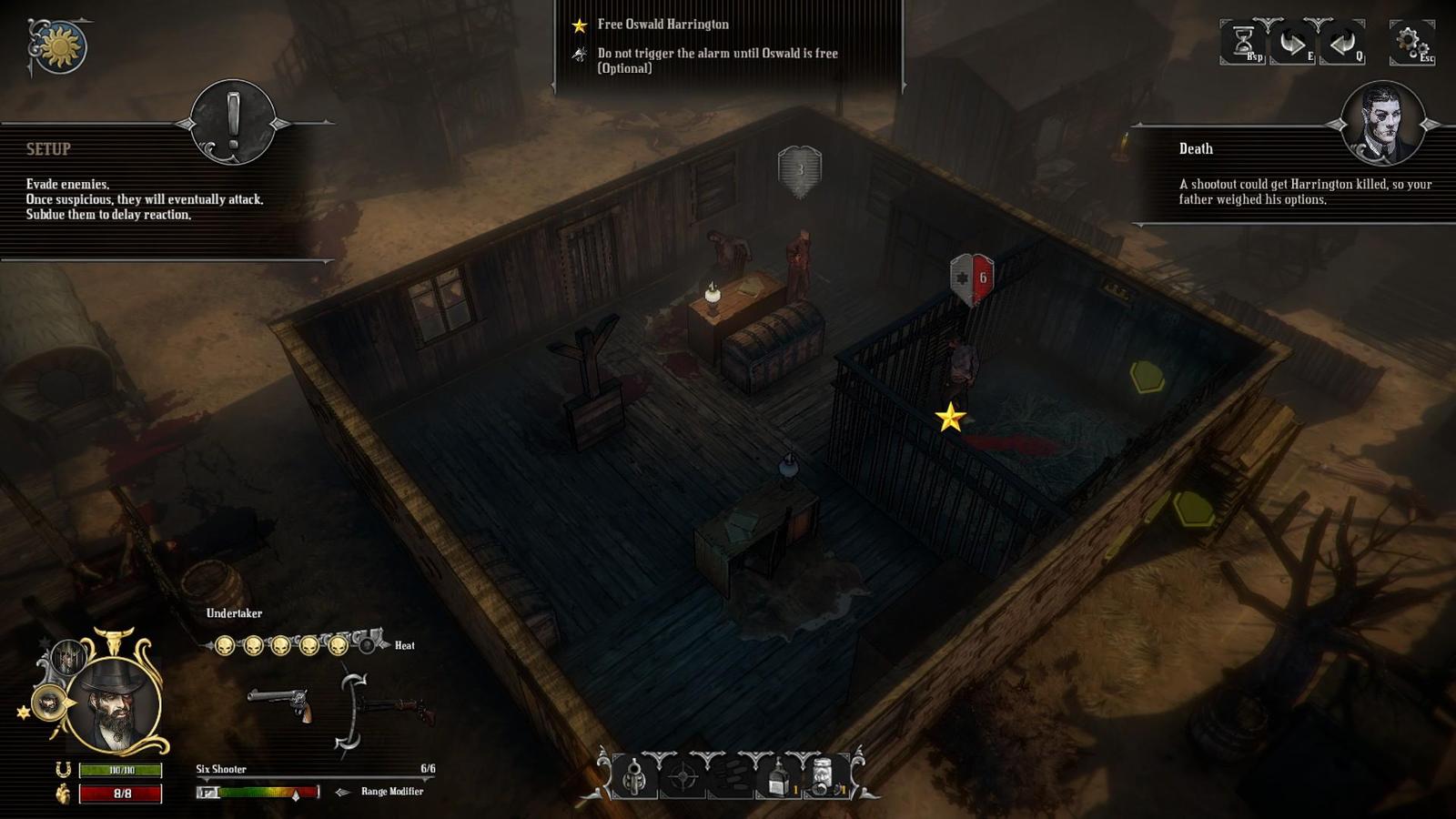Open the Setup exclamation mark hint
This screenshot has width=1456, height=819.
[x=233, y=122]
